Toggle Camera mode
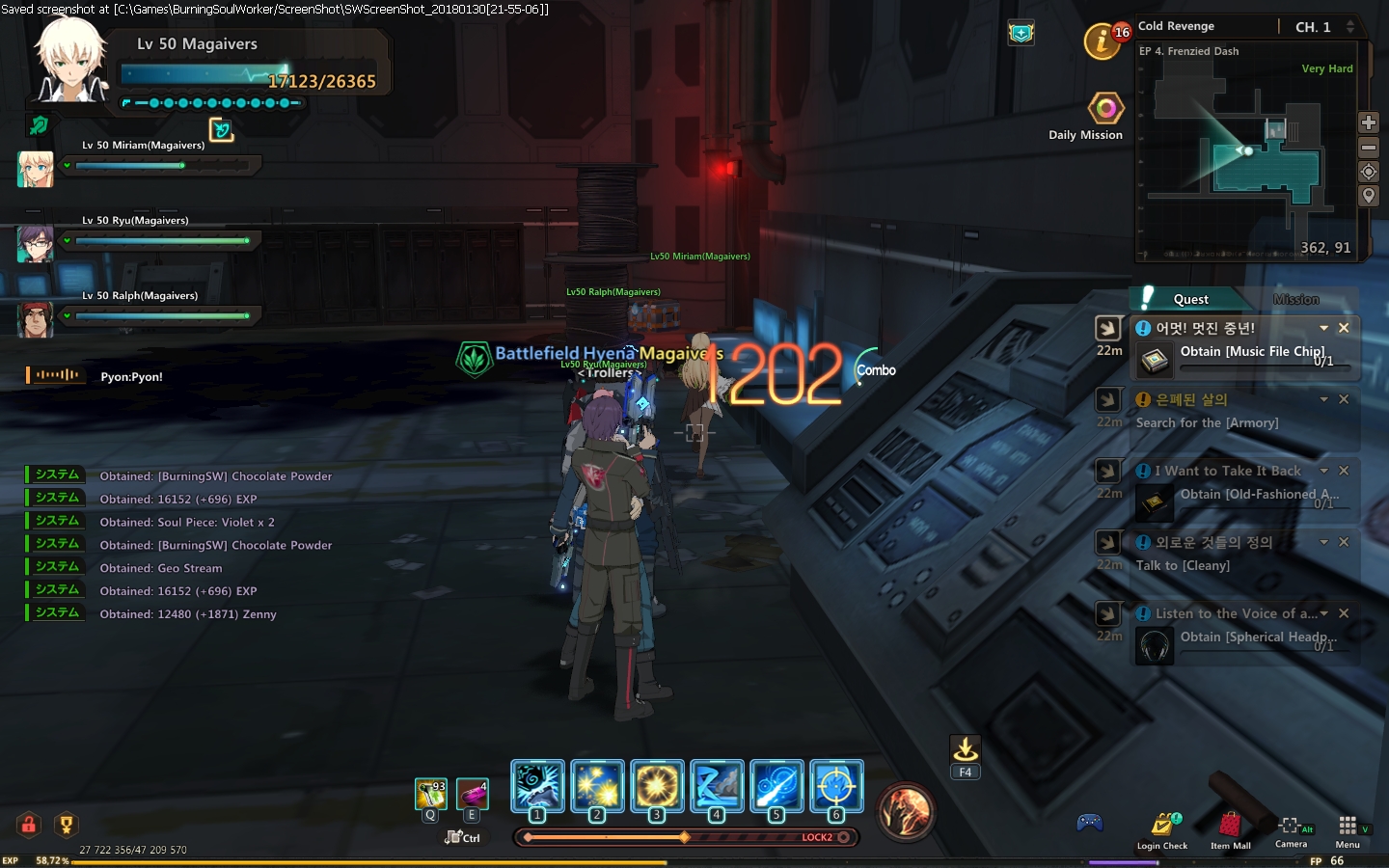The height and width of the screenshot is (868, 1389). pyautogui.click(x=1291, y=827)
